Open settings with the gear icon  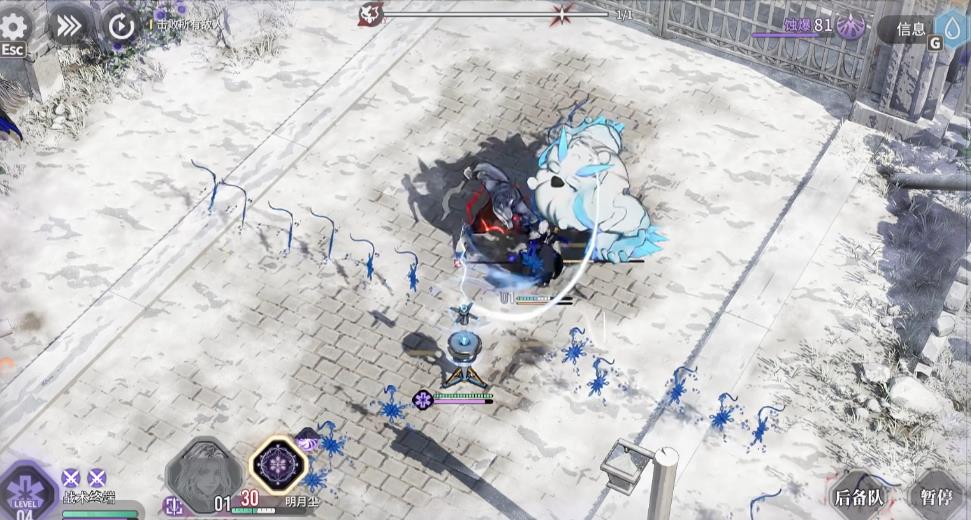coord(15,26)
